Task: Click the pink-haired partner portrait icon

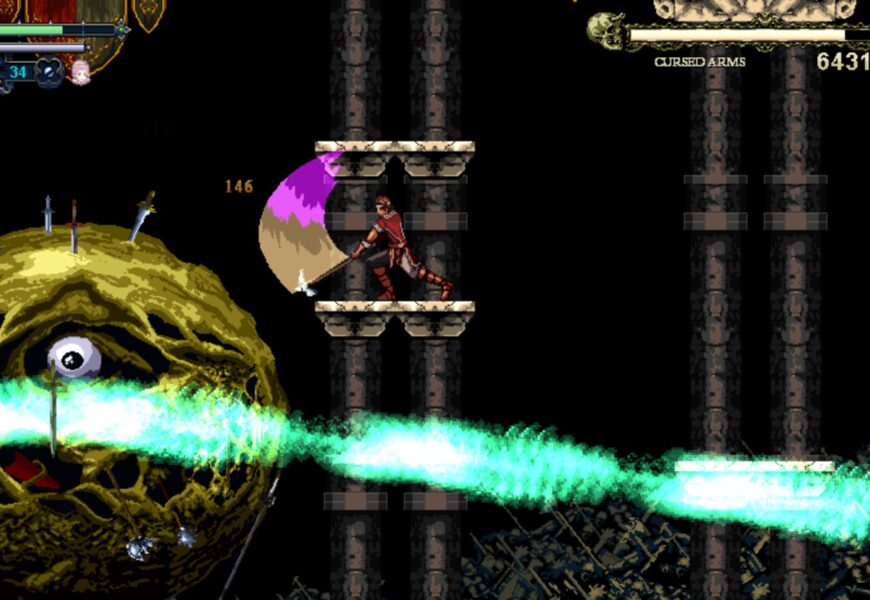Action: pyautogui.click(x=80, y=71)
